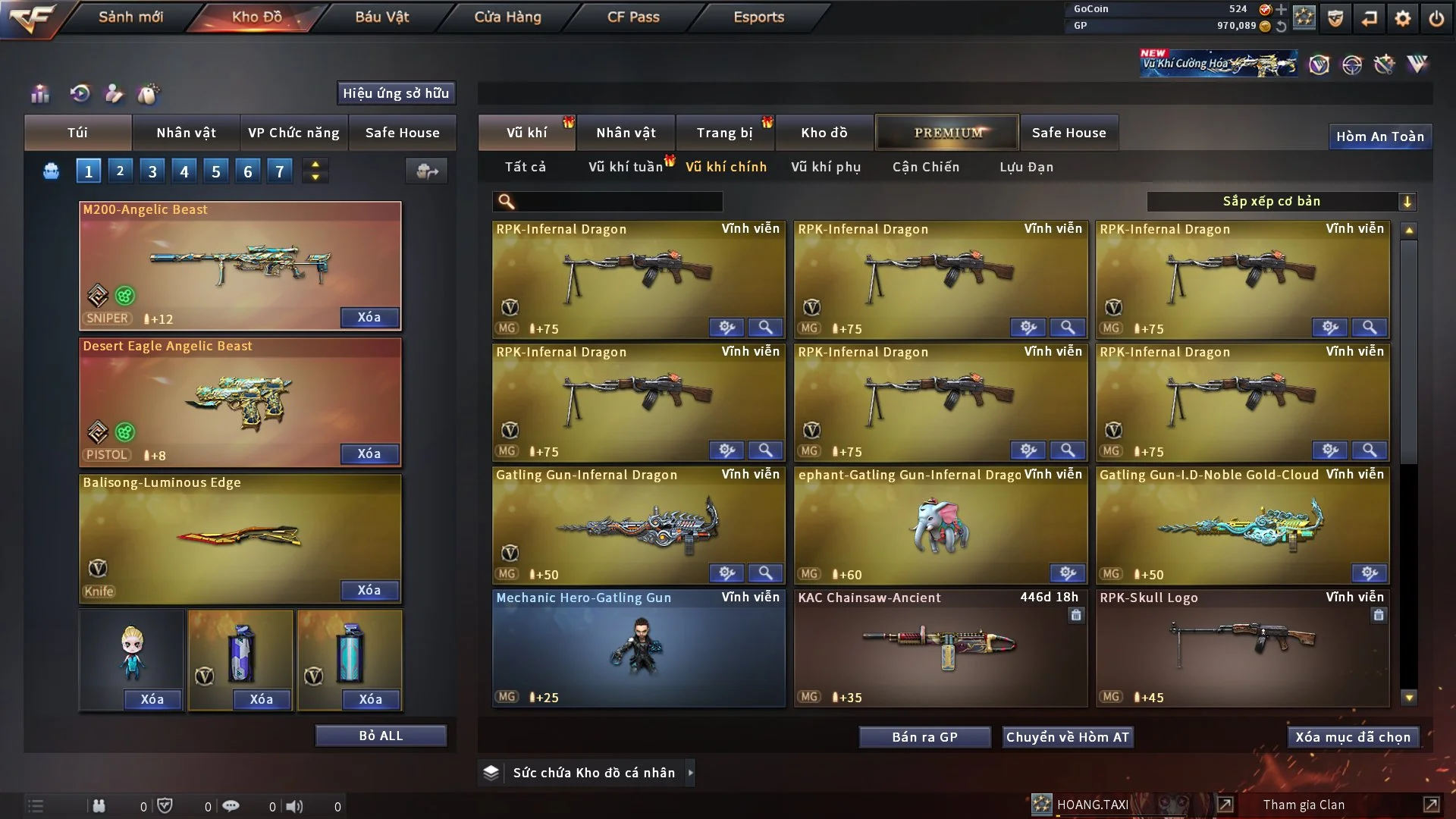Open the Esports section

pos(758,17)
